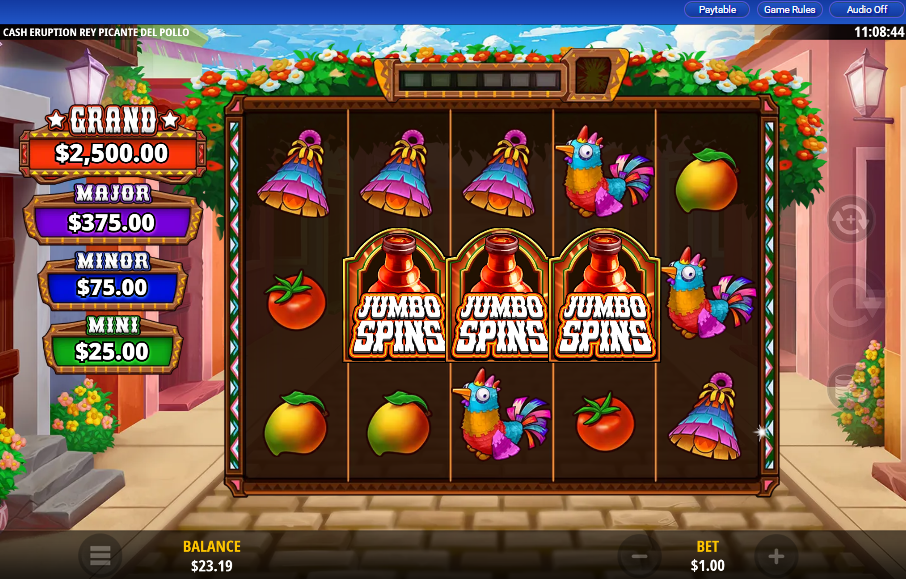Show the Game Rules

[789, 9]
